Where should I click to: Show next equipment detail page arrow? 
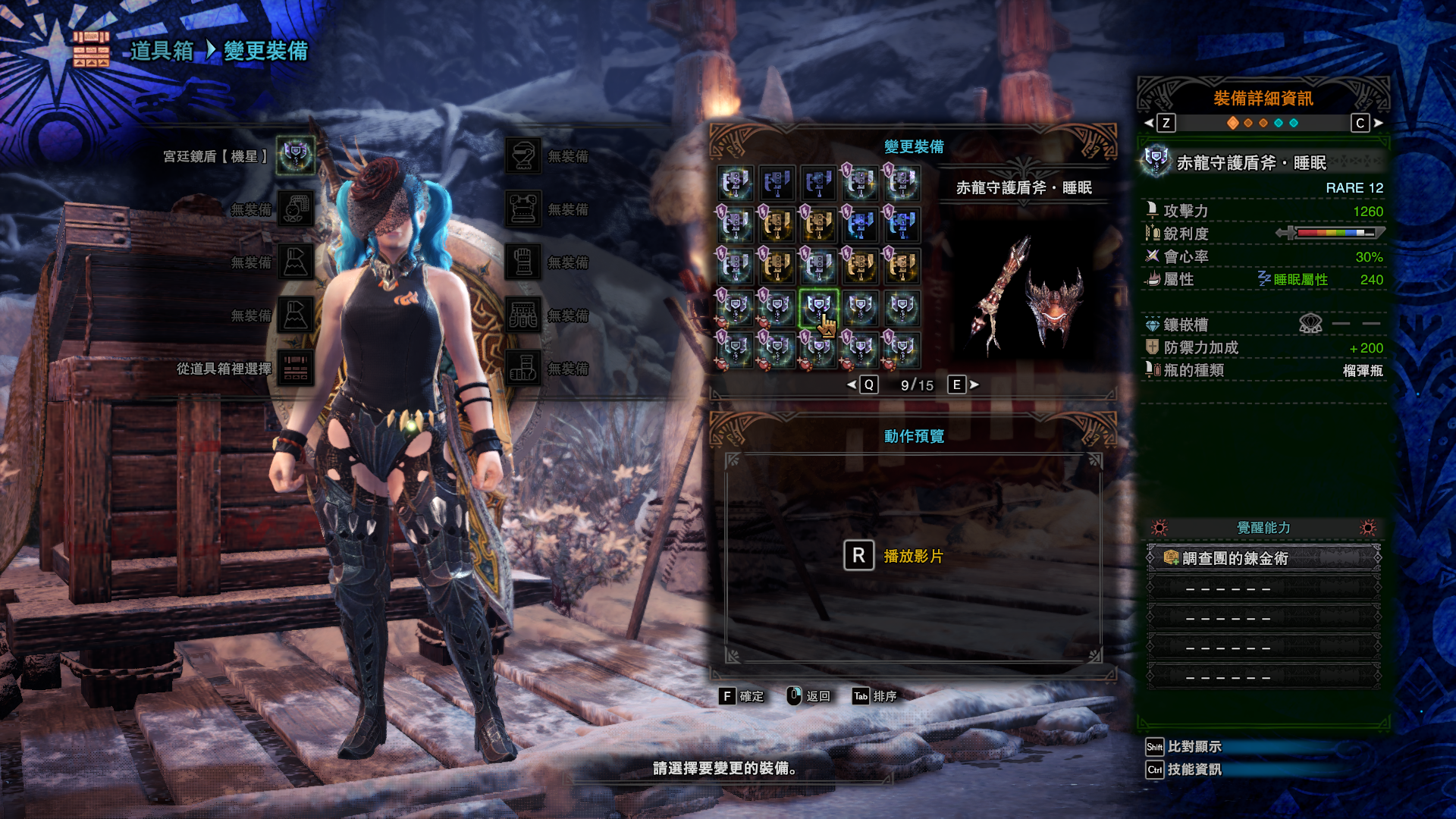click(1378, 123)
